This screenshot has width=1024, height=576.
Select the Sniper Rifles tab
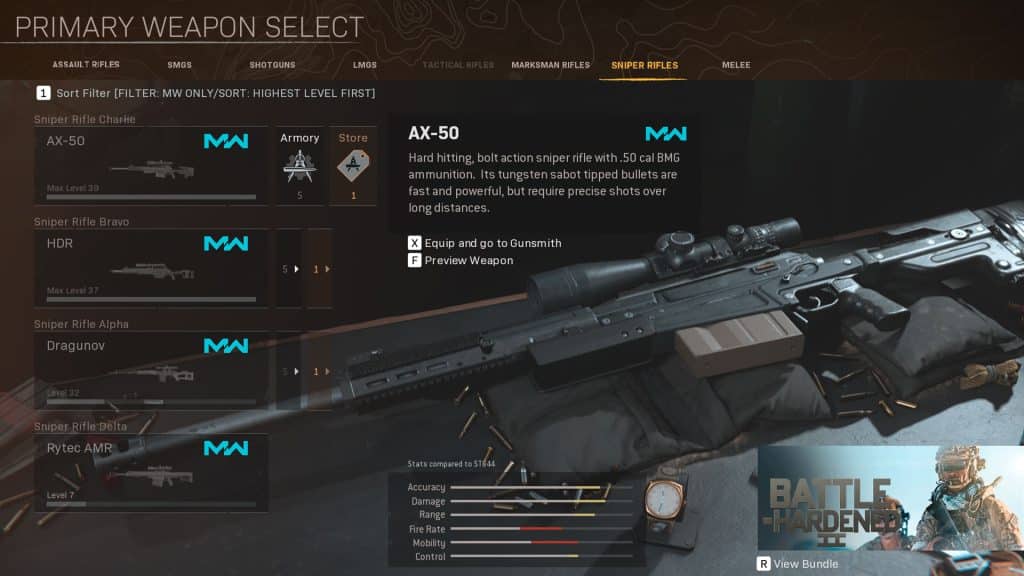pos(644,65)
